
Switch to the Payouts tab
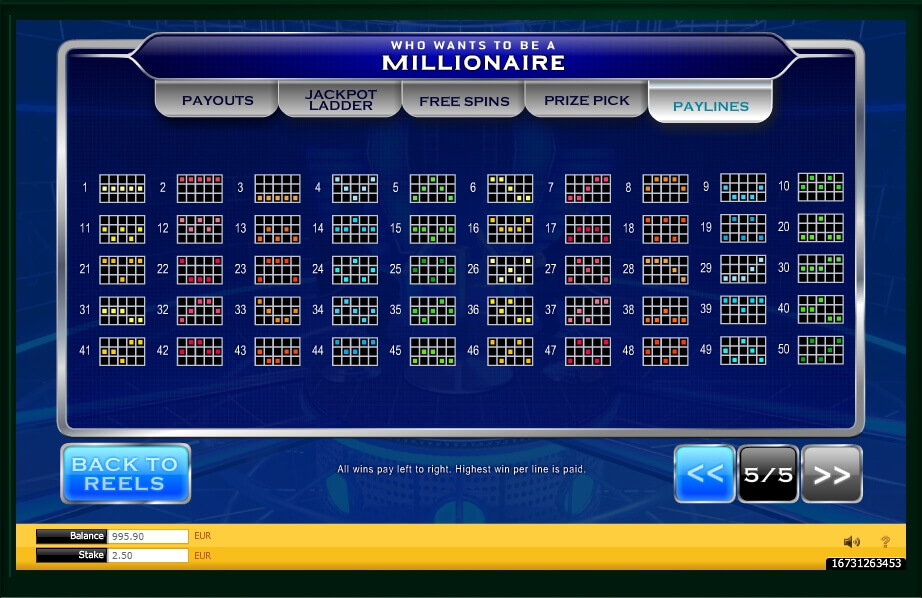217,100
